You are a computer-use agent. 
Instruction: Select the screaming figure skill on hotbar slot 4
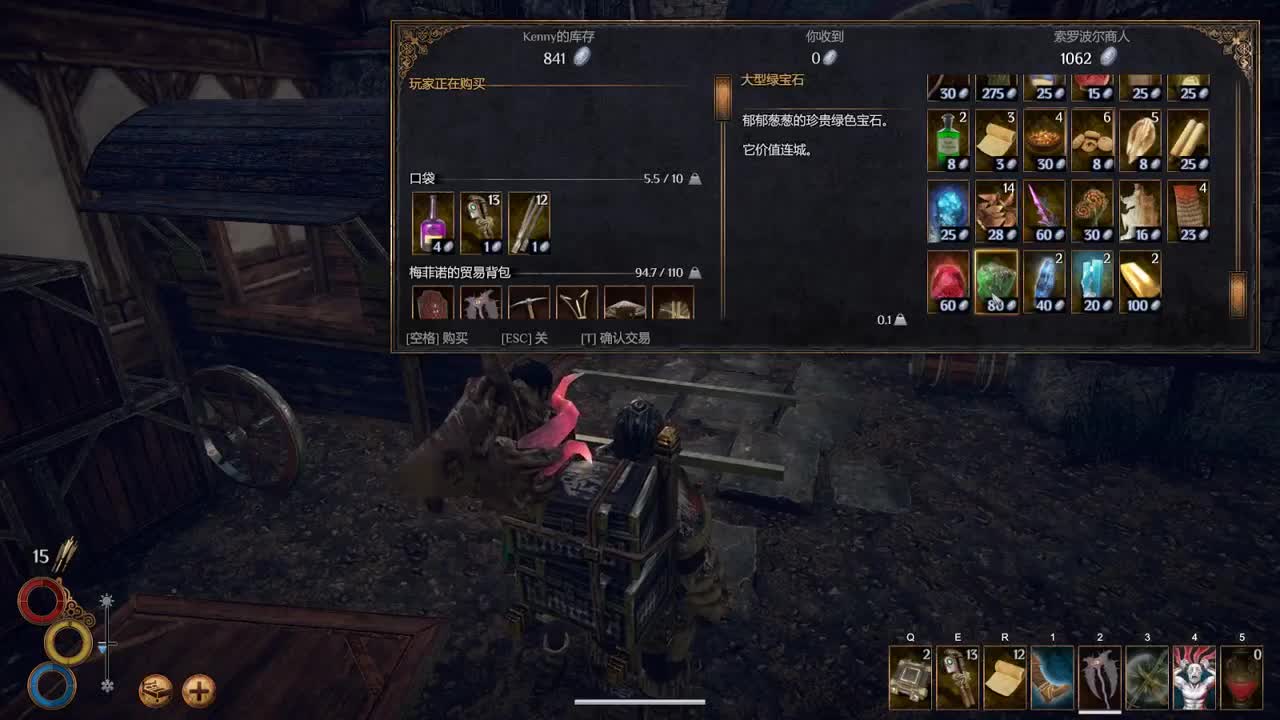click(x=1195, y=677)
